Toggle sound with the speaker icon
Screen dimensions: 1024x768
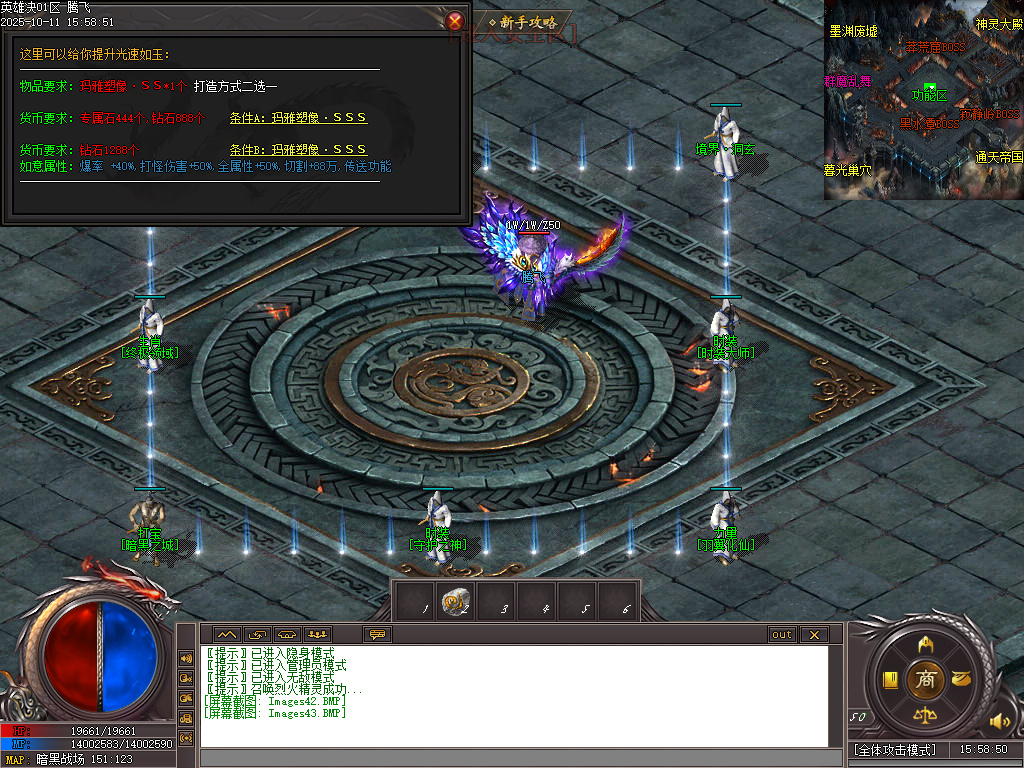coord(999,720)
